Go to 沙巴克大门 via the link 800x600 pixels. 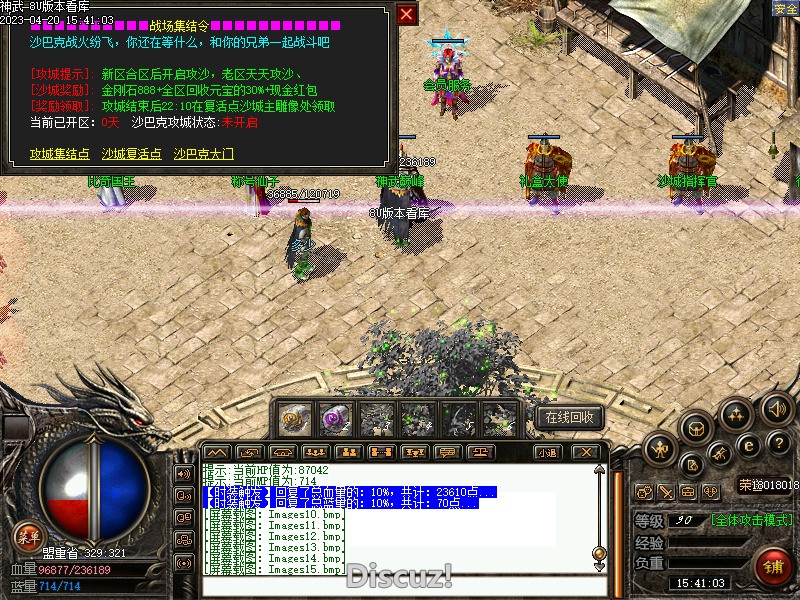tap(204, 154)
